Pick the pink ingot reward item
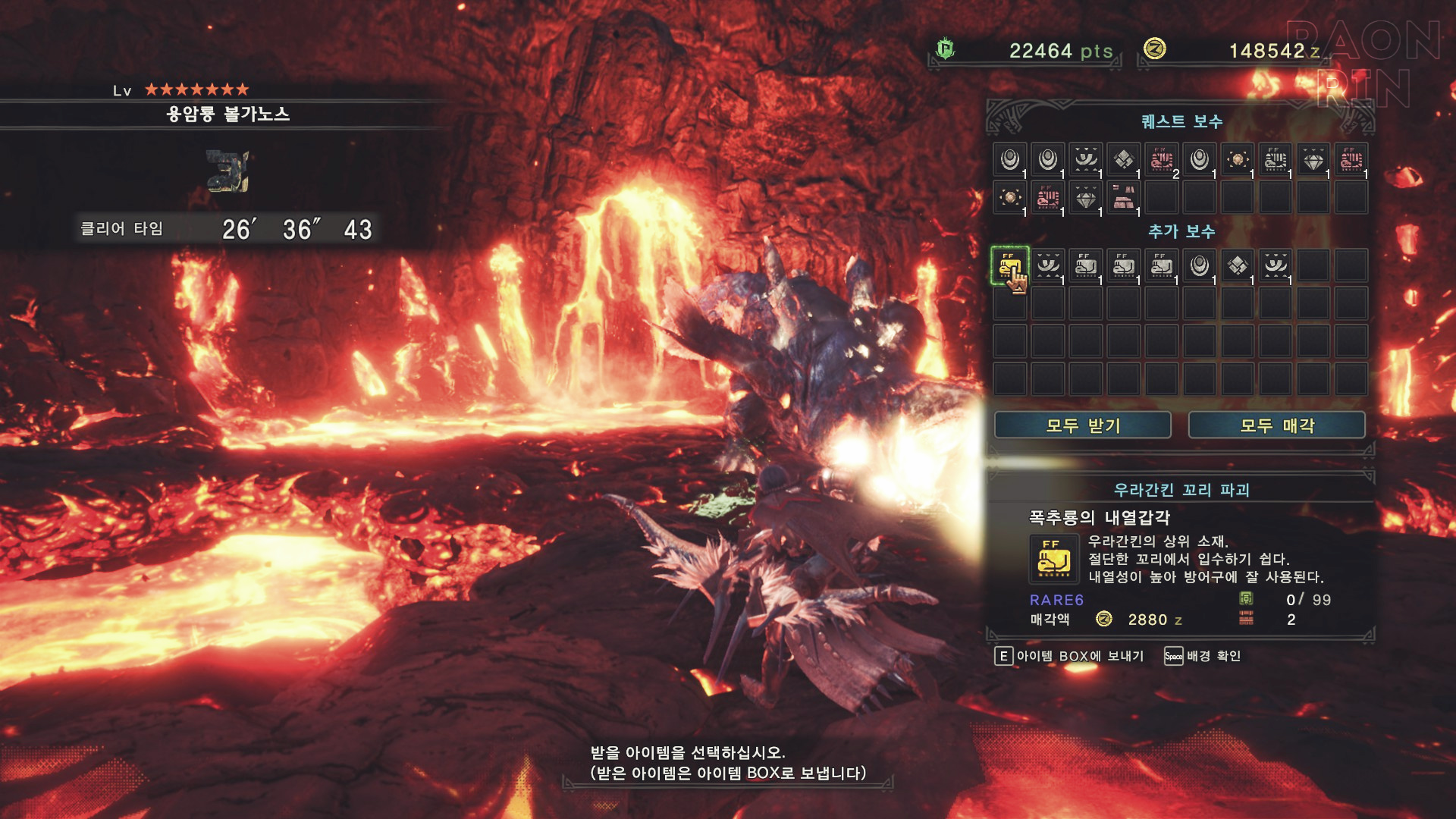Viewport: 1456px width, 819px height. click(x=1123, y=198)
